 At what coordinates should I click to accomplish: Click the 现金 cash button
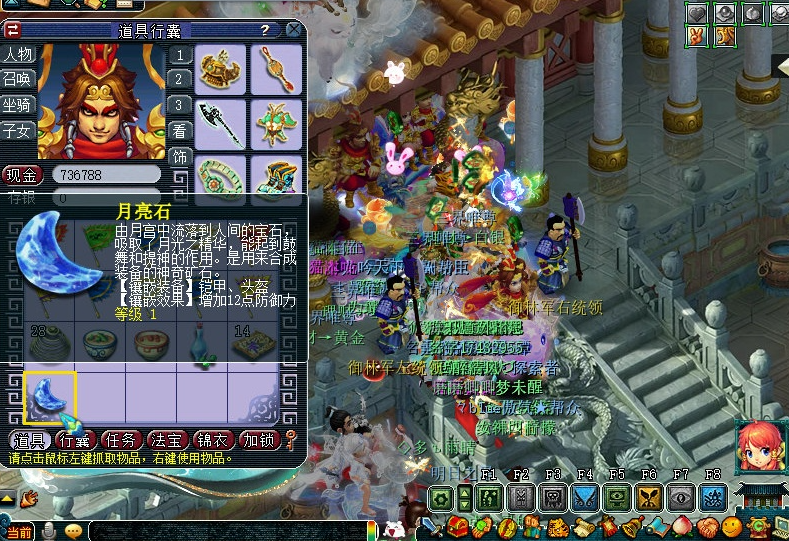click(21, 175)
